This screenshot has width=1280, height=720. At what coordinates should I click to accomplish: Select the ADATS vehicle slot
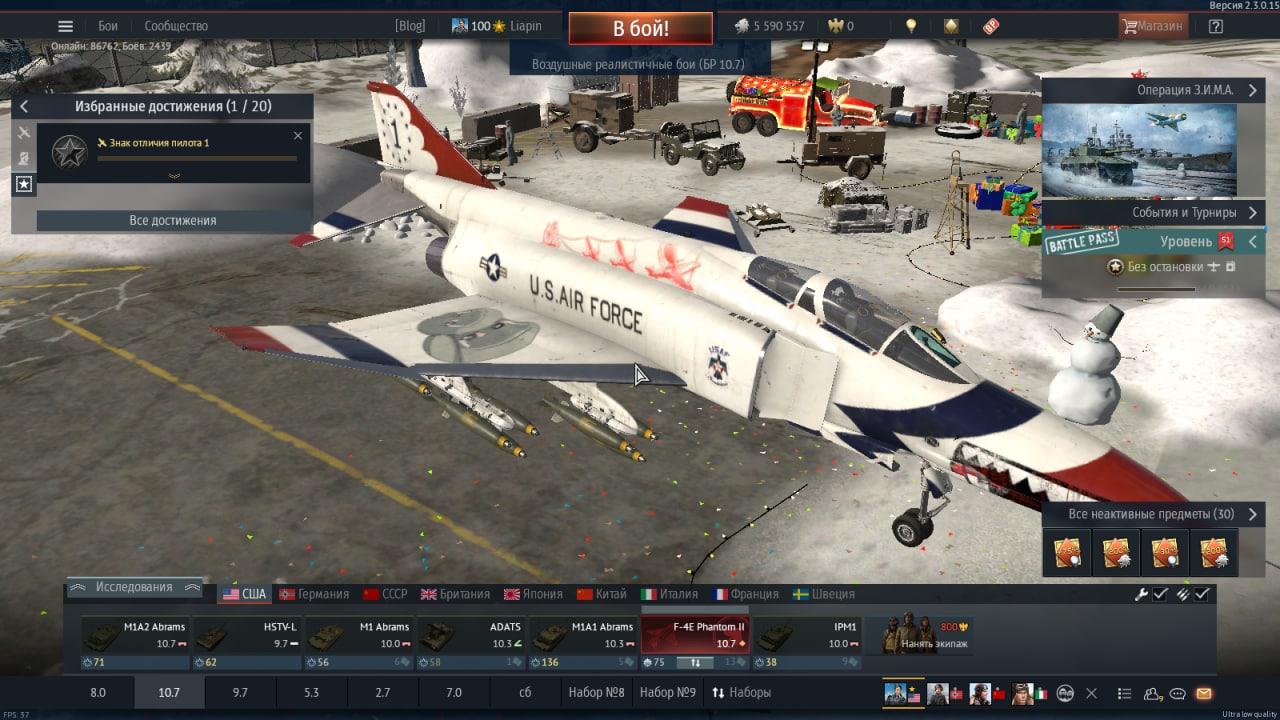pyautogui.click(x=470, y=637)
